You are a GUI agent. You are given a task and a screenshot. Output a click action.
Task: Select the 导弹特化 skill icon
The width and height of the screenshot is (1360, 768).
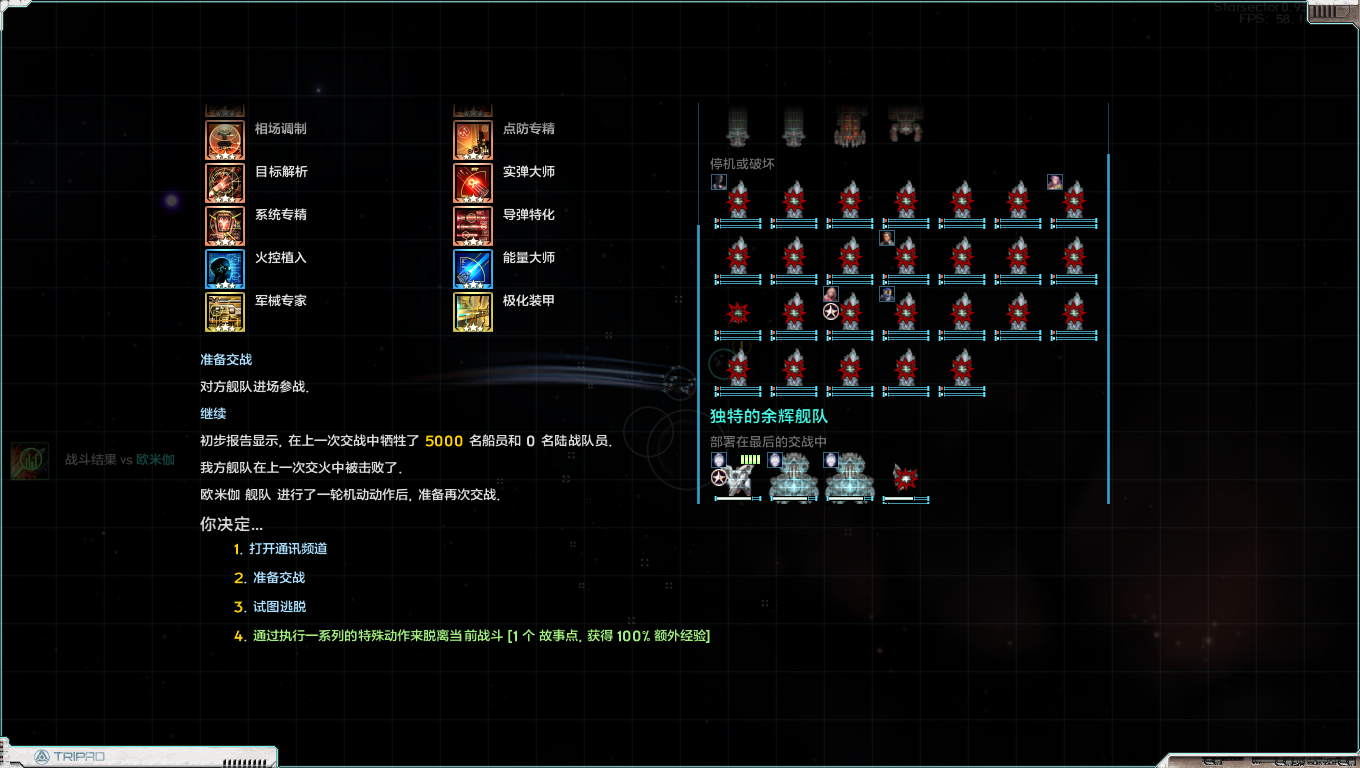472,226
